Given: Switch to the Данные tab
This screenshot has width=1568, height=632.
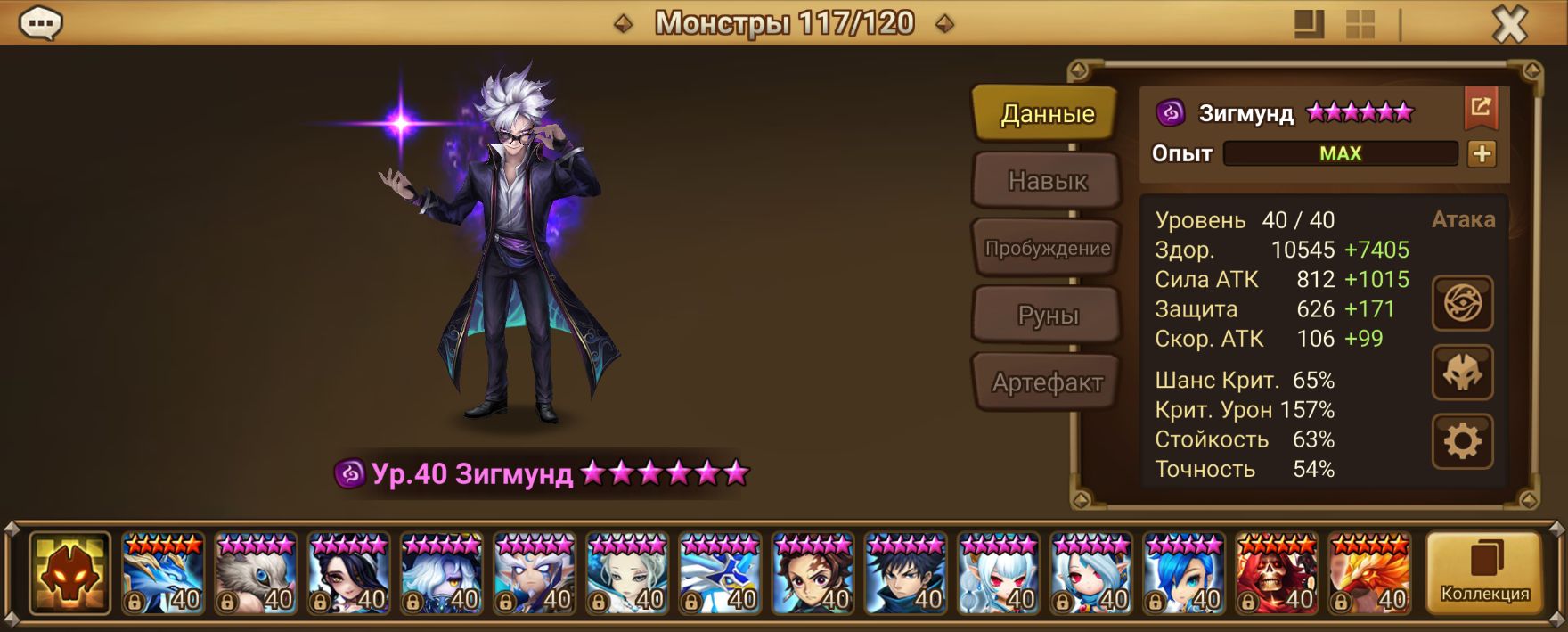Looking at the screenshot, I should tap(1047, 114).
